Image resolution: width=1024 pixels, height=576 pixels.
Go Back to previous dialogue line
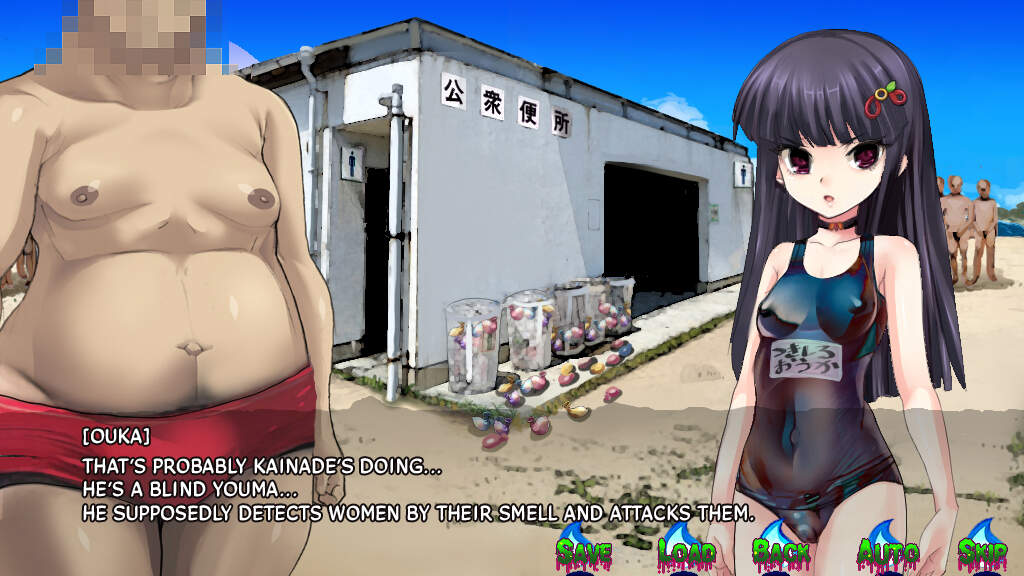(x=781, y=551)
